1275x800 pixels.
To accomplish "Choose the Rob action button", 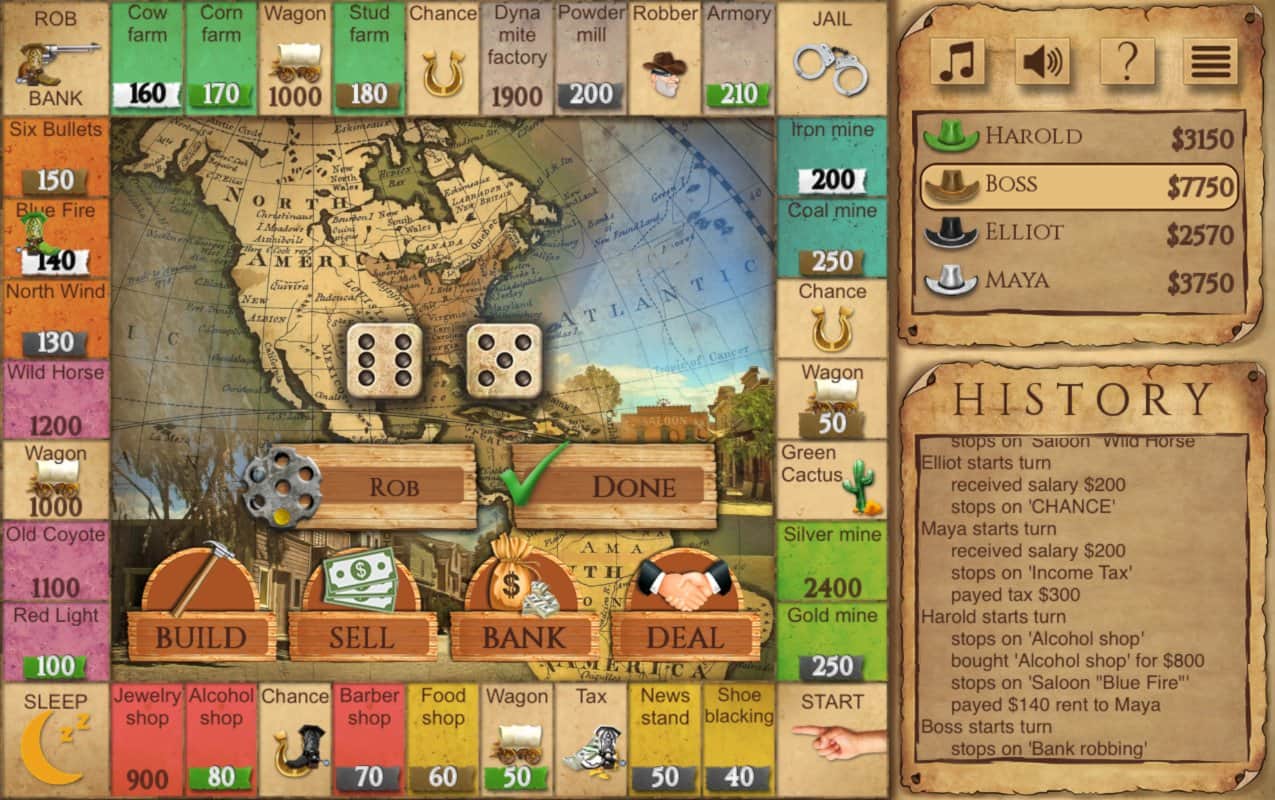I will [x=393, y=487].
